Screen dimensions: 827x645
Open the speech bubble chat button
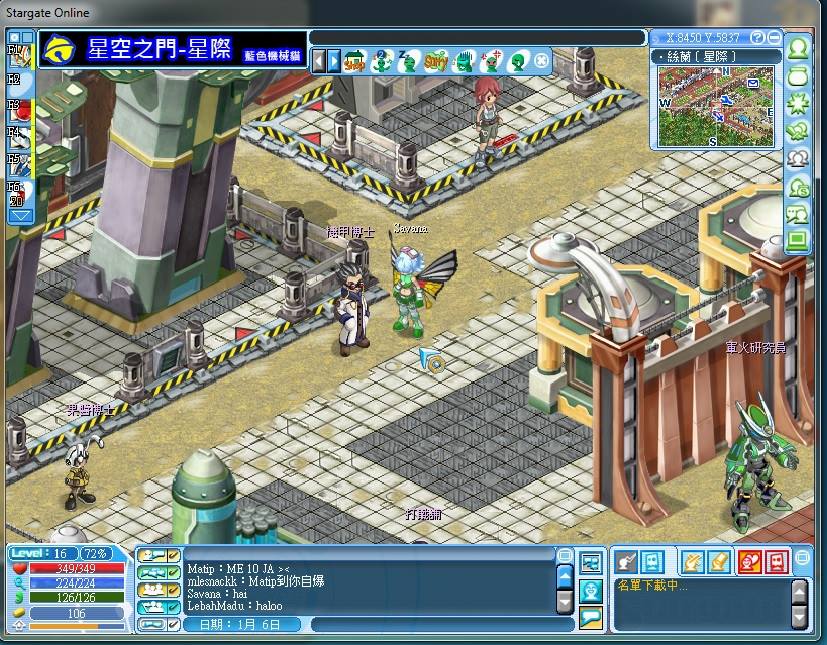click(590, 617)
